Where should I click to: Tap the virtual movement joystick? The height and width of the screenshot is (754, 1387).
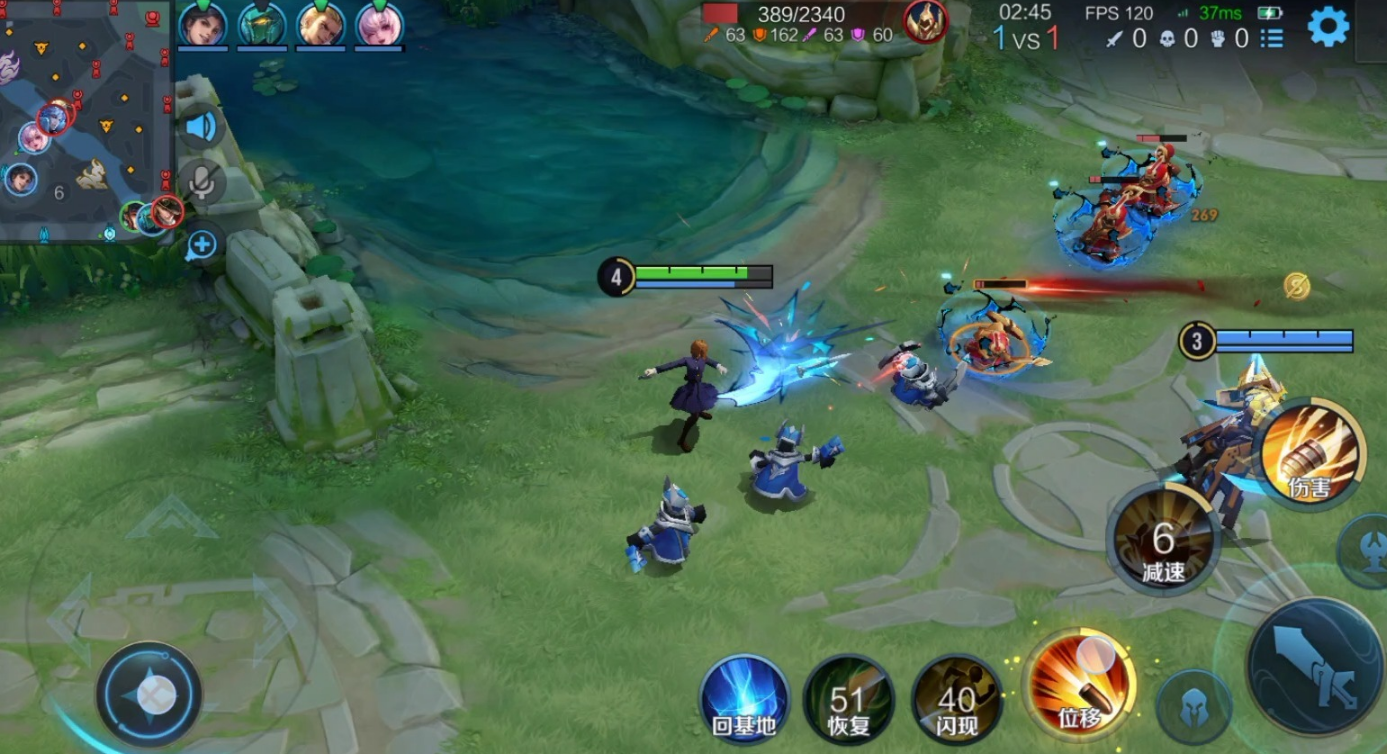click(151, 694)
